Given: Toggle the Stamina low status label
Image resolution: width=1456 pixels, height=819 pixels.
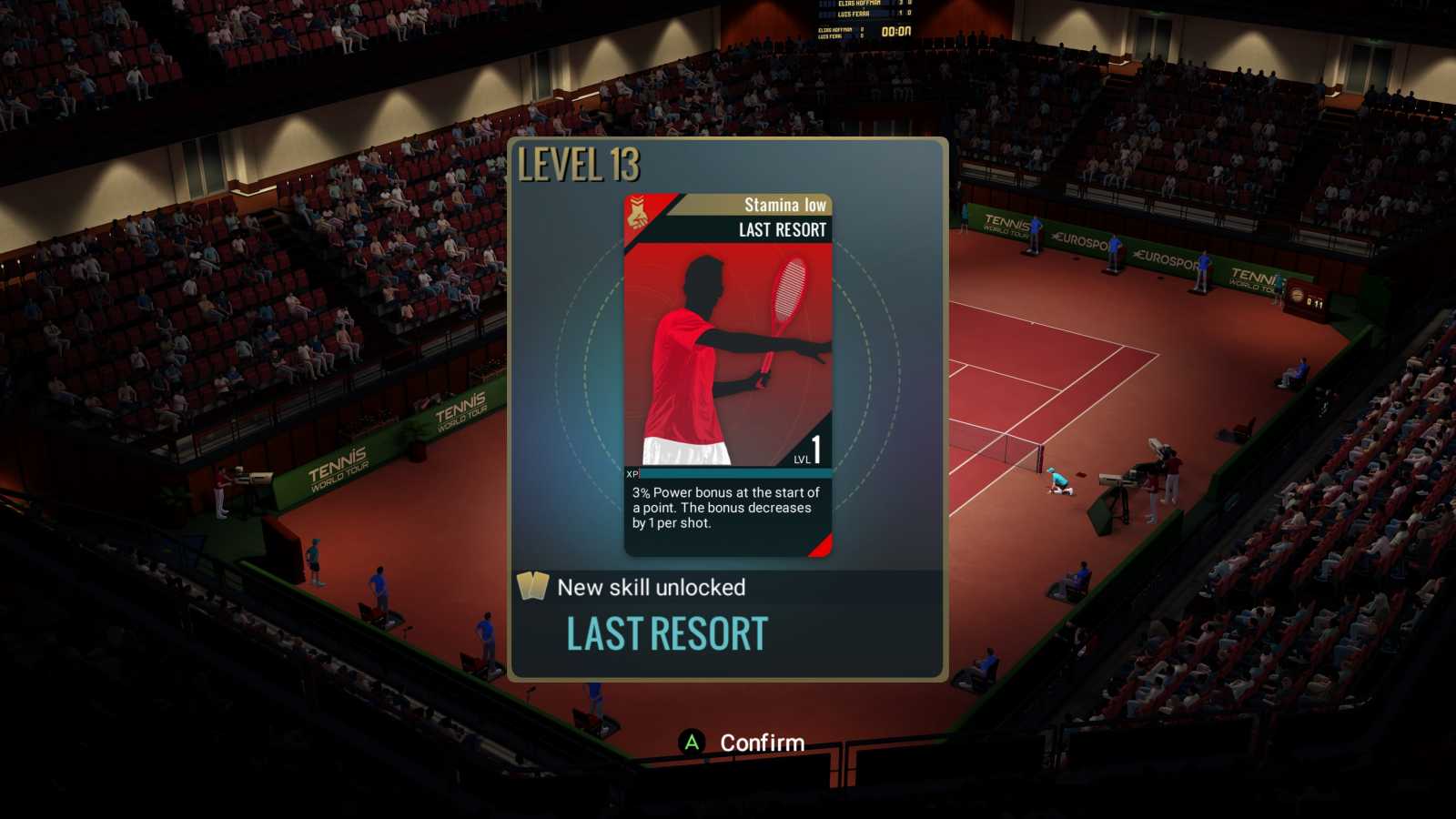Looking at the screenshot, I should click(x=781, y=206).
